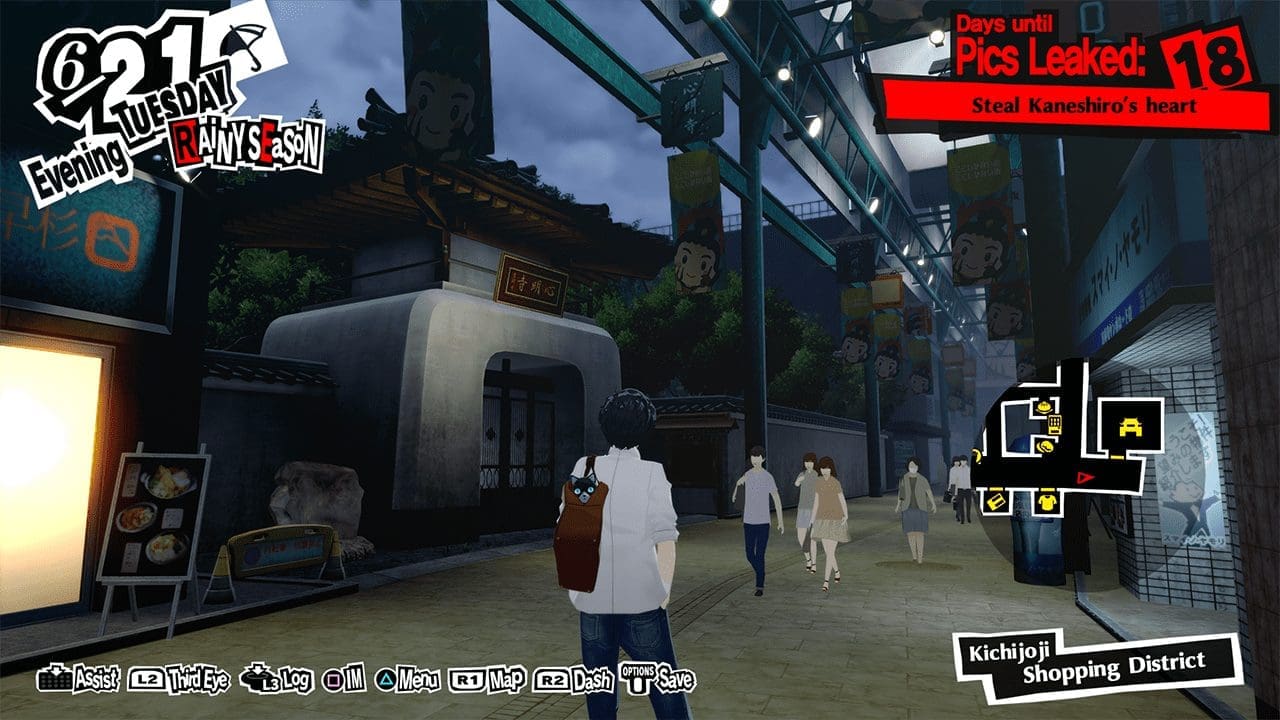The width and height of the screenshot is (1280, 720).
Task: Click the ticket stub icon on the minimap
Action: (x=997, y=500)
